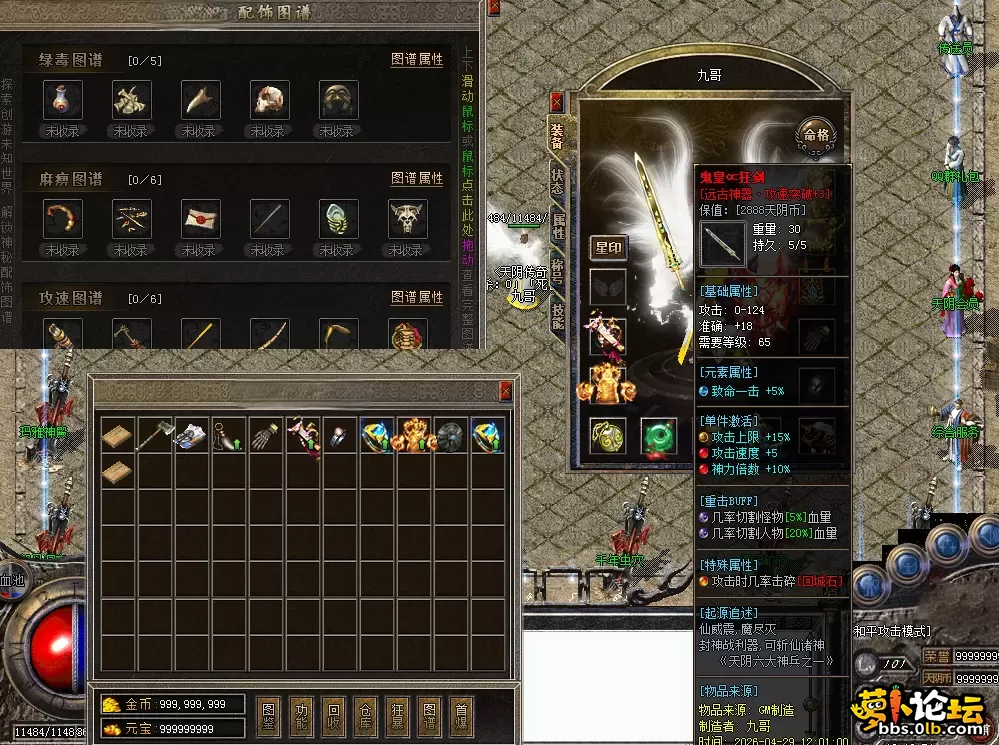The width and height of the screenshot is (999, 745).
Task: Select the gauntlet glove inventory item
Action: pos(266,434)
